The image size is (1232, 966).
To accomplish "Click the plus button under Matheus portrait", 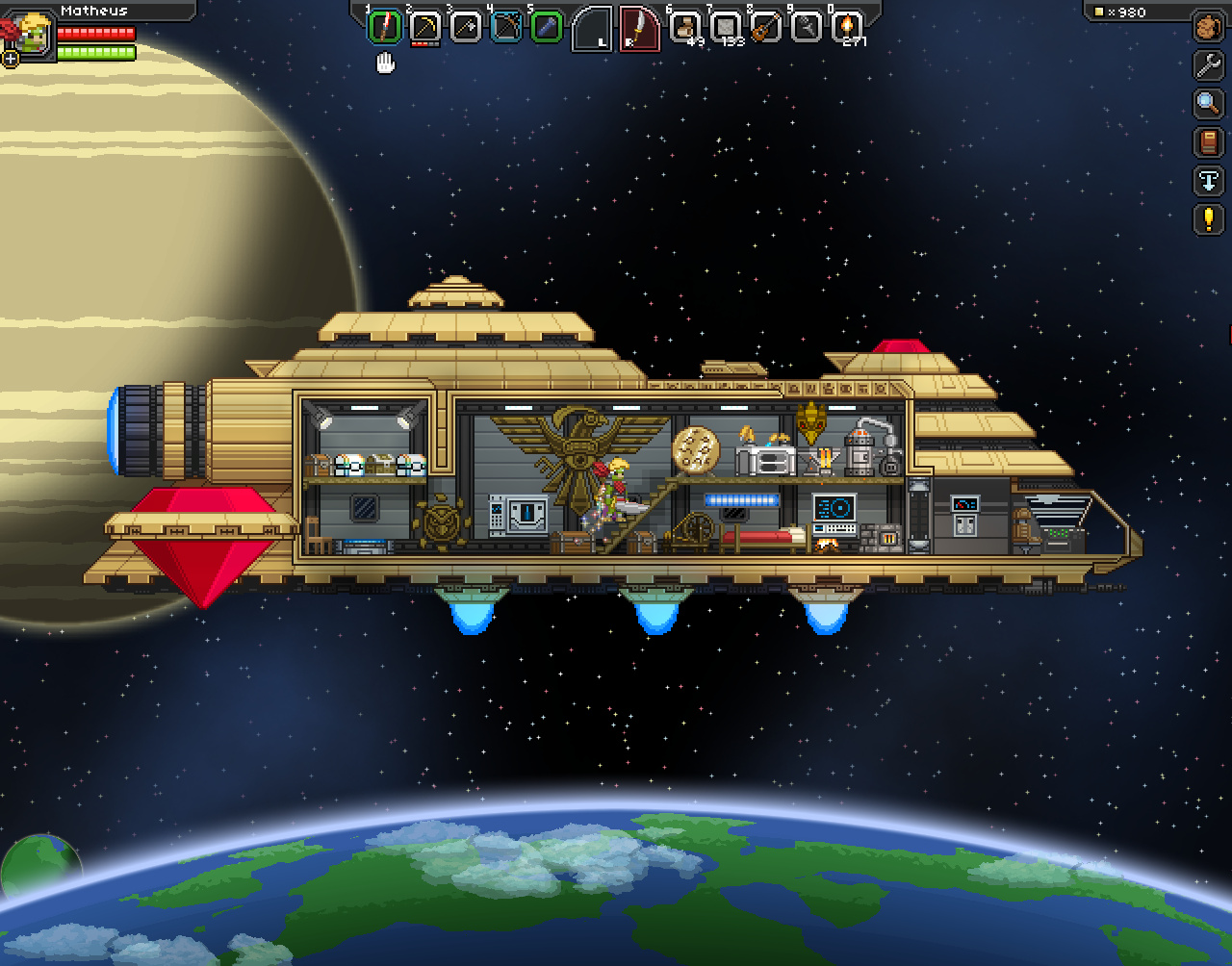I will click(x=11, y=59).
